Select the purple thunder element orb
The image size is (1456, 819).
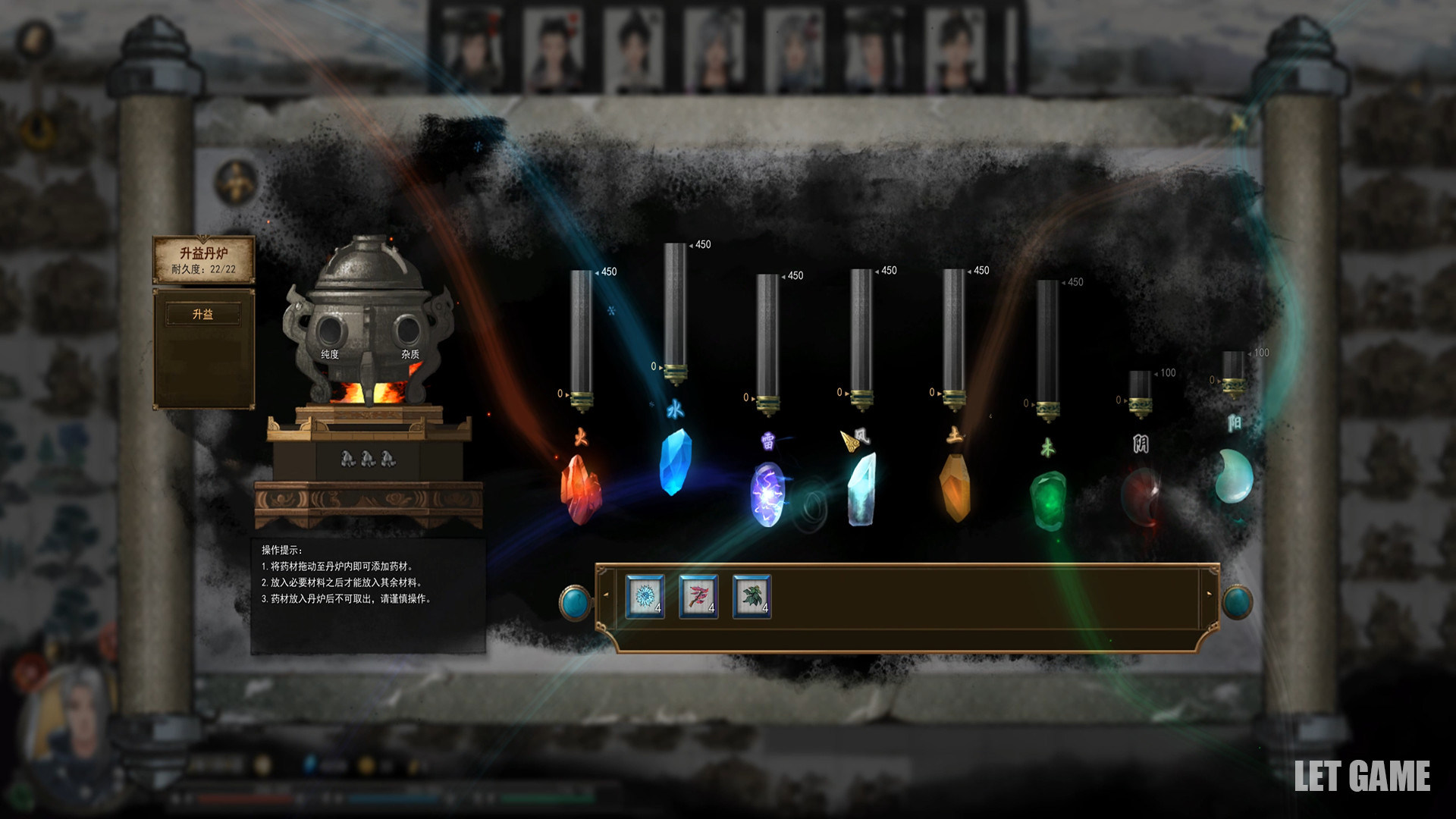tap(767, 494)
